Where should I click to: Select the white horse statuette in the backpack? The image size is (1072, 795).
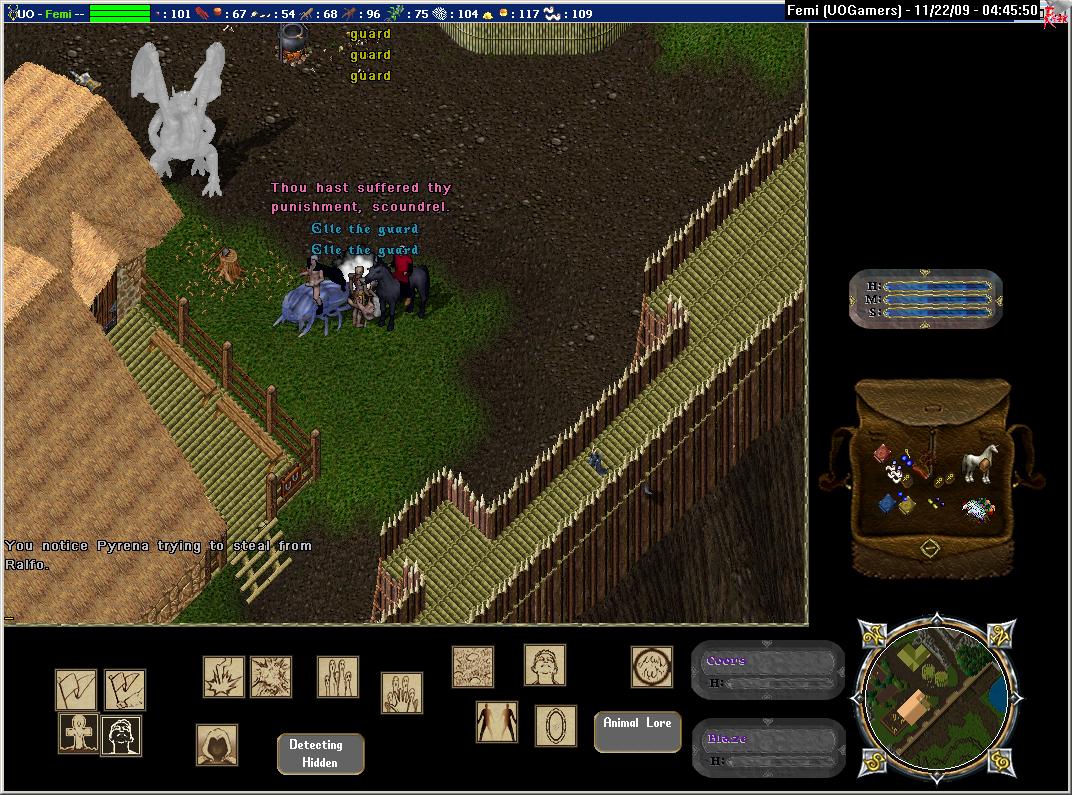[979, 464]
